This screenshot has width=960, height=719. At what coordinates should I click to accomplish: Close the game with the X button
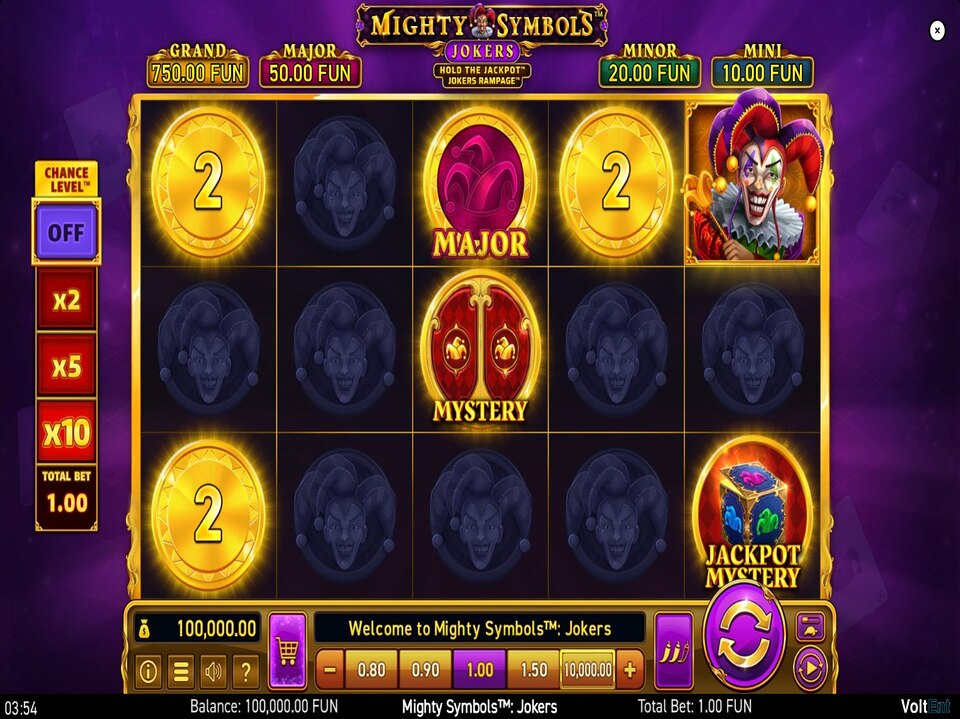(937, 31)
